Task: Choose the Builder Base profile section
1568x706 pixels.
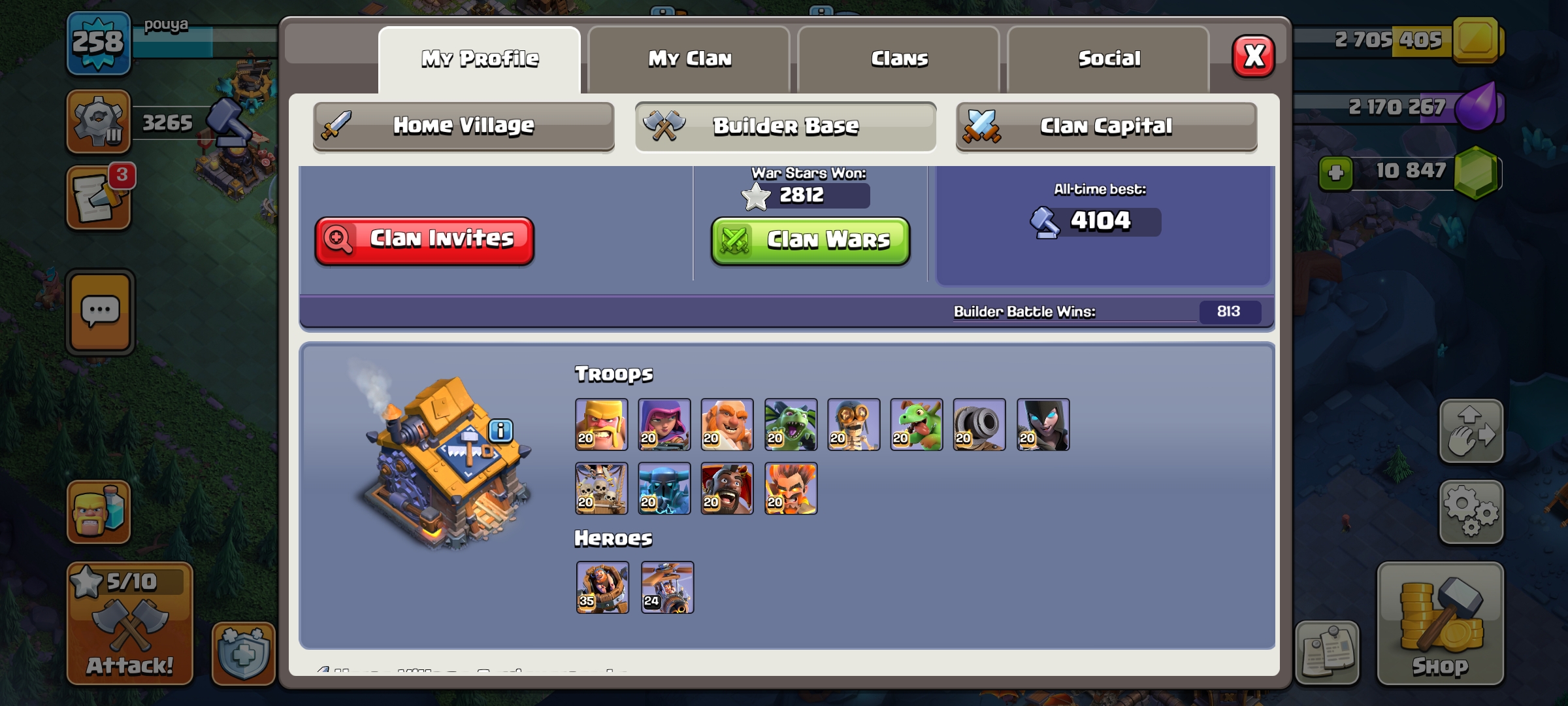Action: [785, 126]
